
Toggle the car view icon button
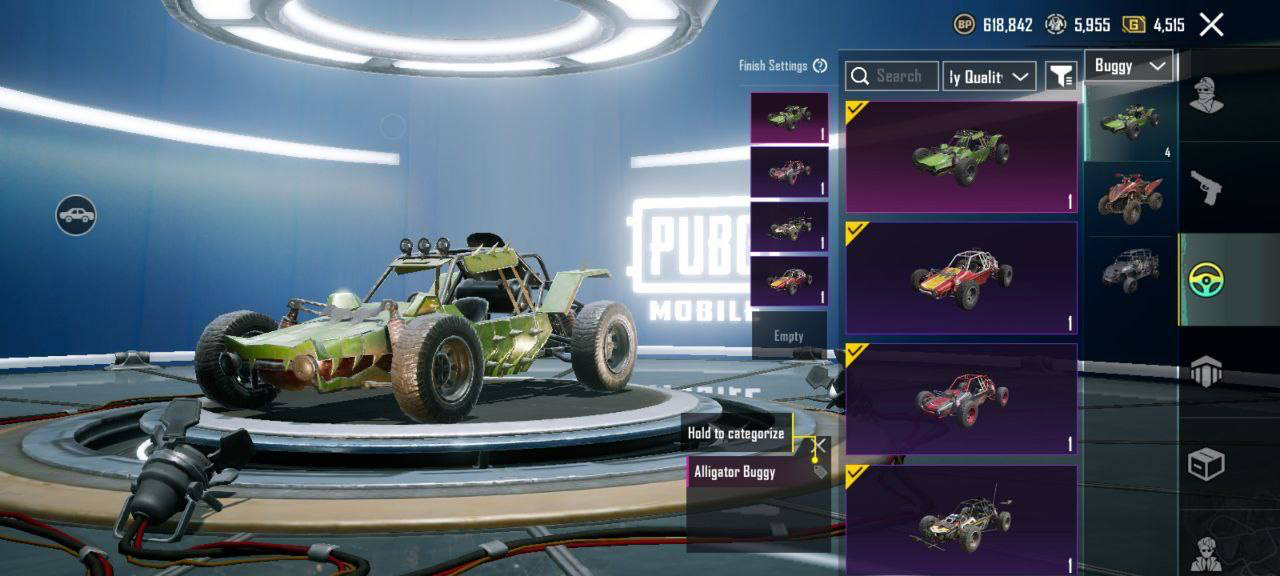pyautogui.click(x=76, y=215)
